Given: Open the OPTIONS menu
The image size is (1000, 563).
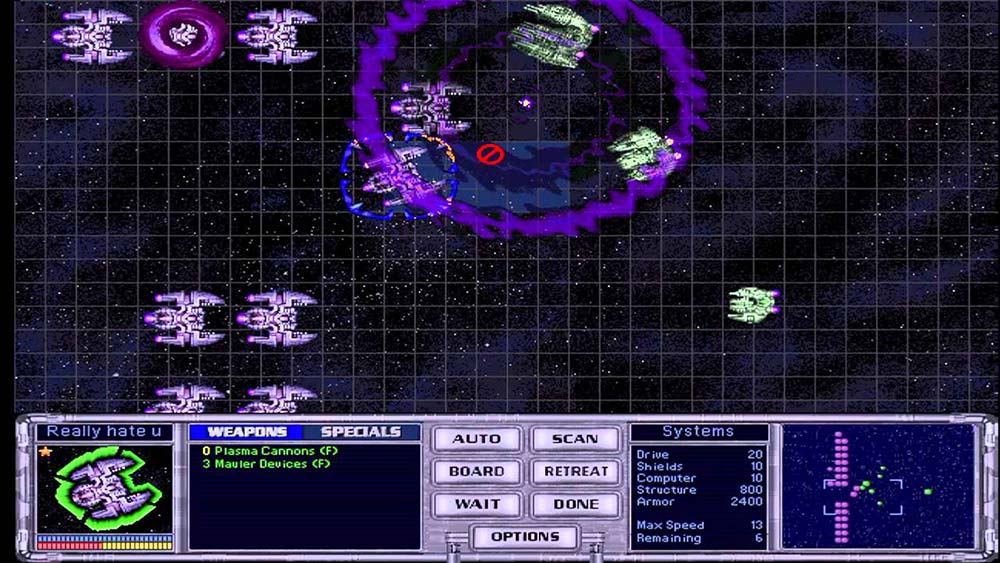Looking at the screenshot, I should point(526,537).
